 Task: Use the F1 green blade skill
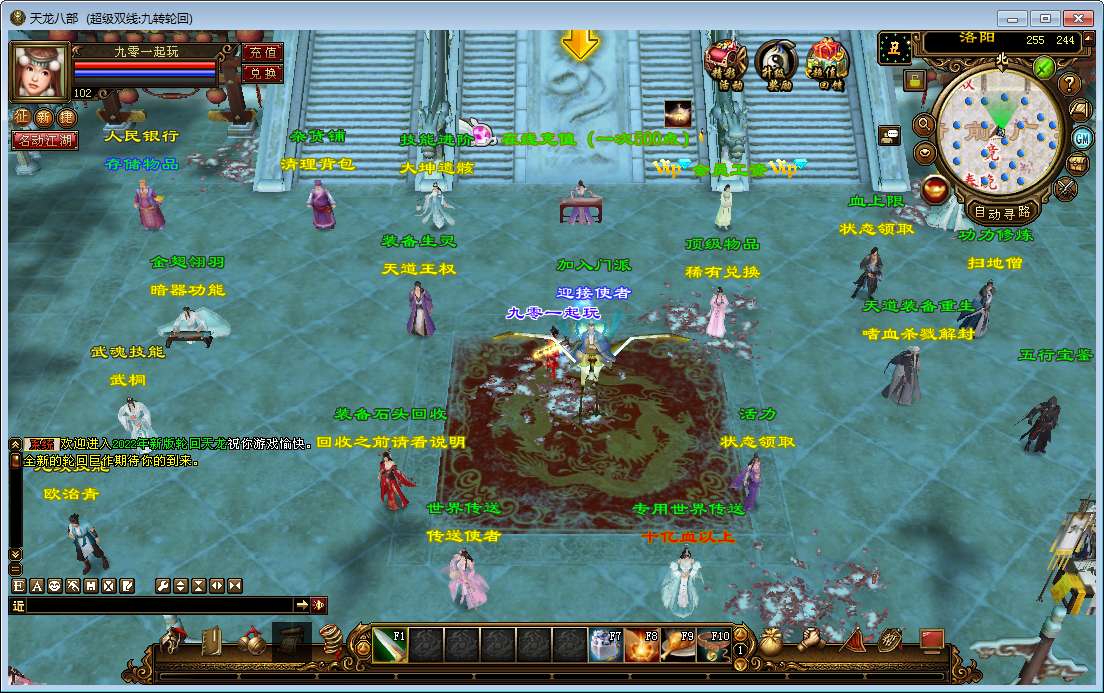389,645
